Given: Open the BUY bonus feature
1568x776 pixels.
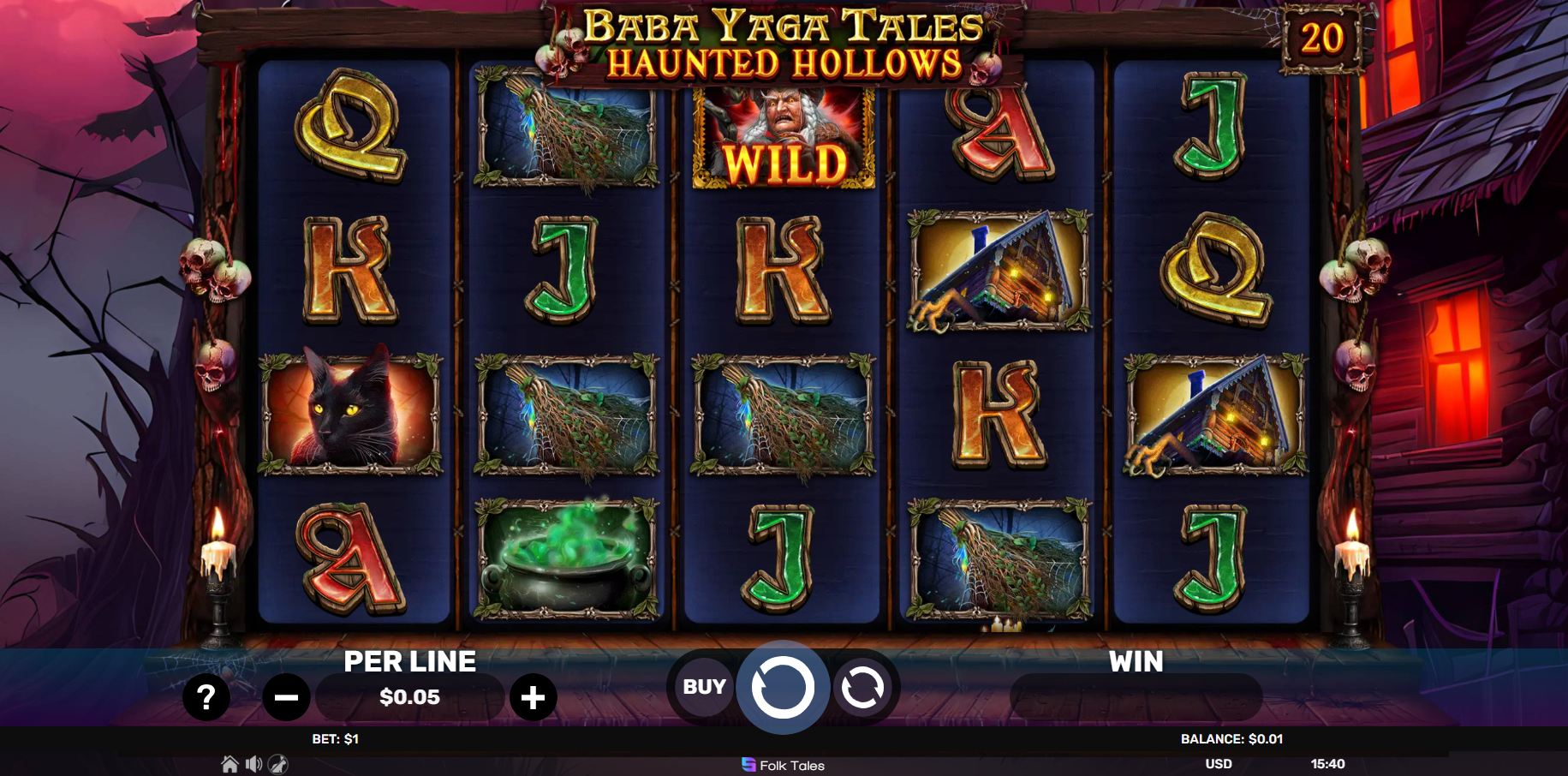Looking at the screenshot, I should 704,687.
